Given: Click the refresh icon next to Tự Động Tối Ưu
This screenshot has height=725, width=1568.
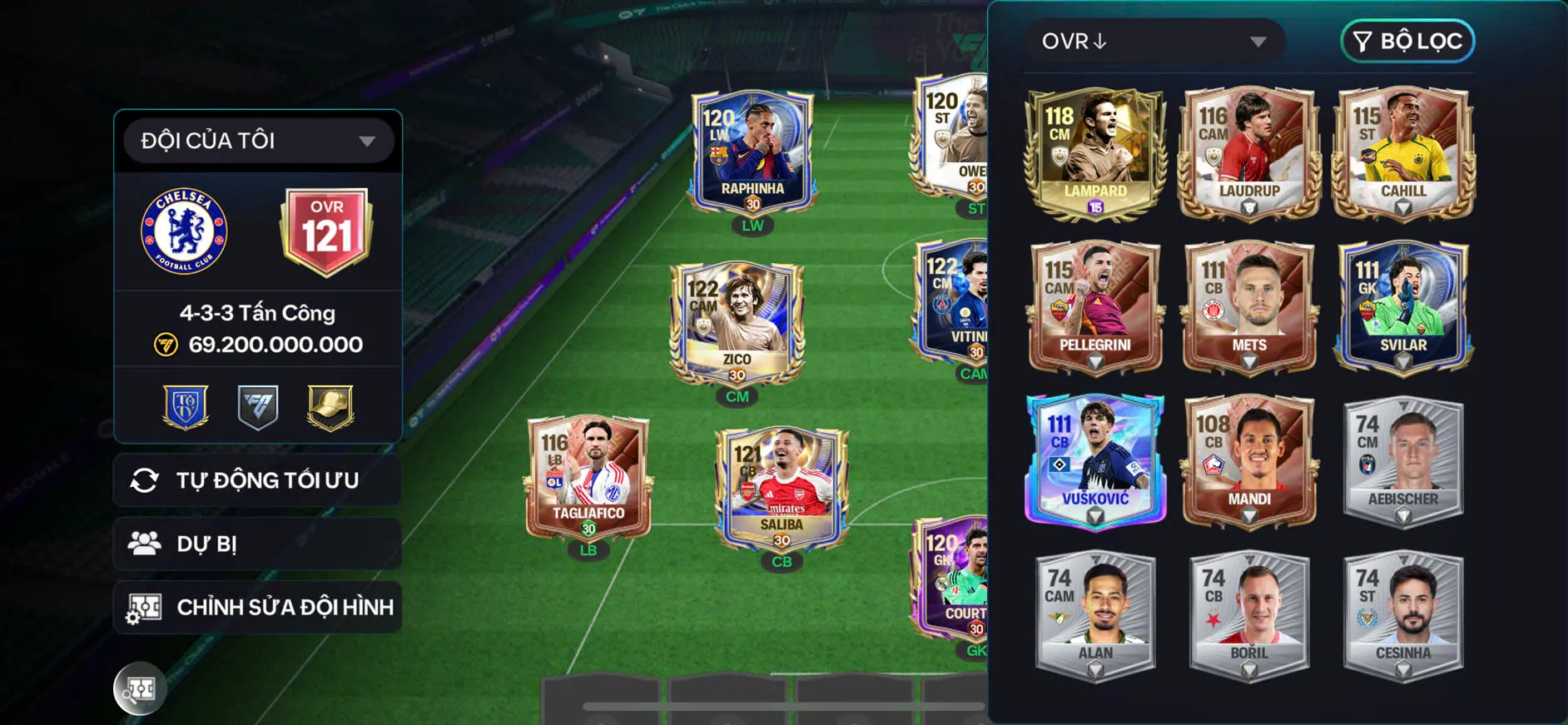Looking at the screenshot, I should click(x=148, y=479).
